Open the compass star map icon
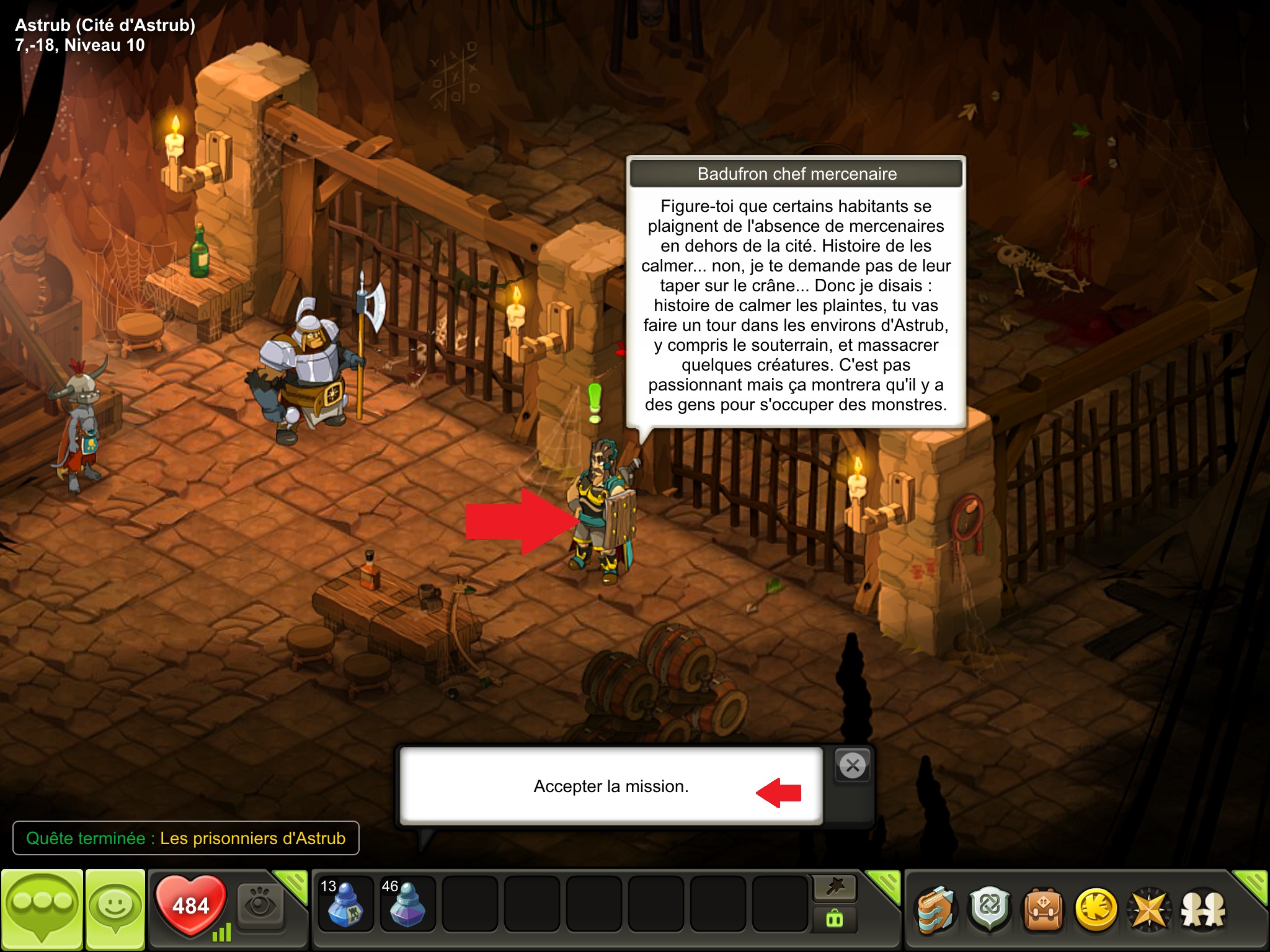1270x952 pixels. click(1149, 909)
